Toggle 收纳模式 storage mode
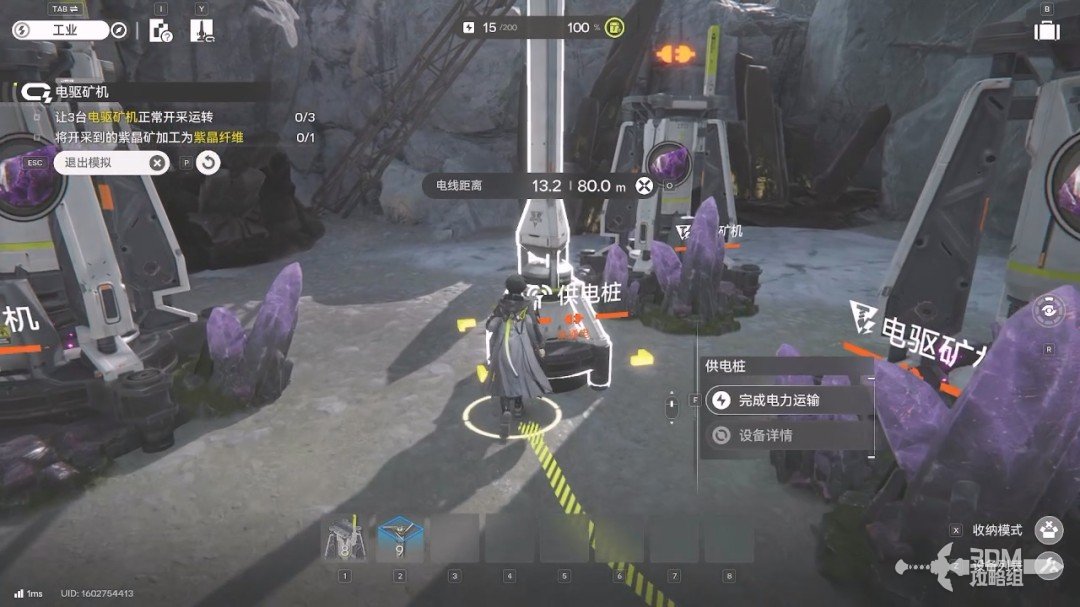This screenshot has height=607, width=1080. point(1047,530)
